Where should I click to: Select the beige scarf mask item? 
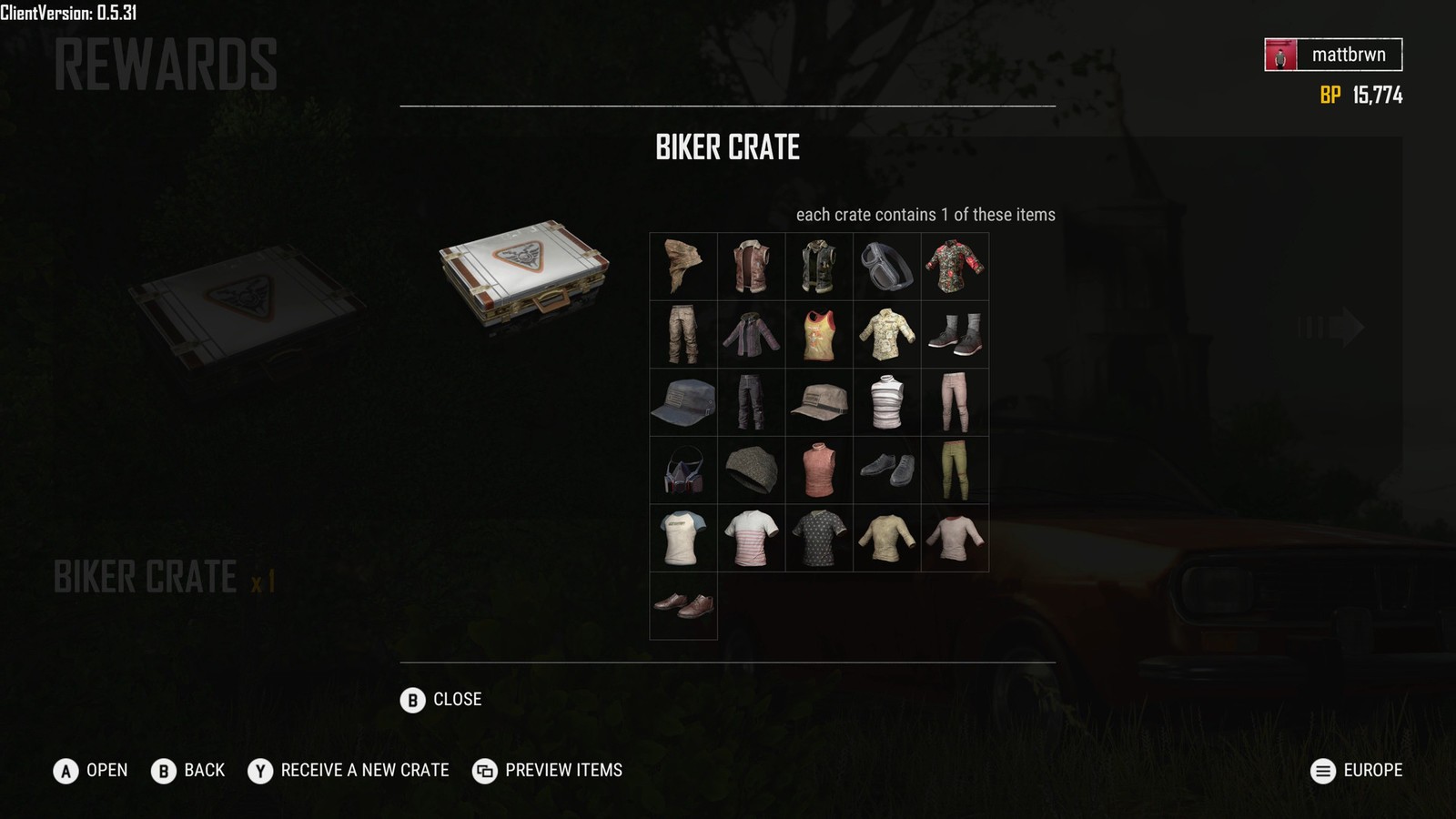pos(683,266)
